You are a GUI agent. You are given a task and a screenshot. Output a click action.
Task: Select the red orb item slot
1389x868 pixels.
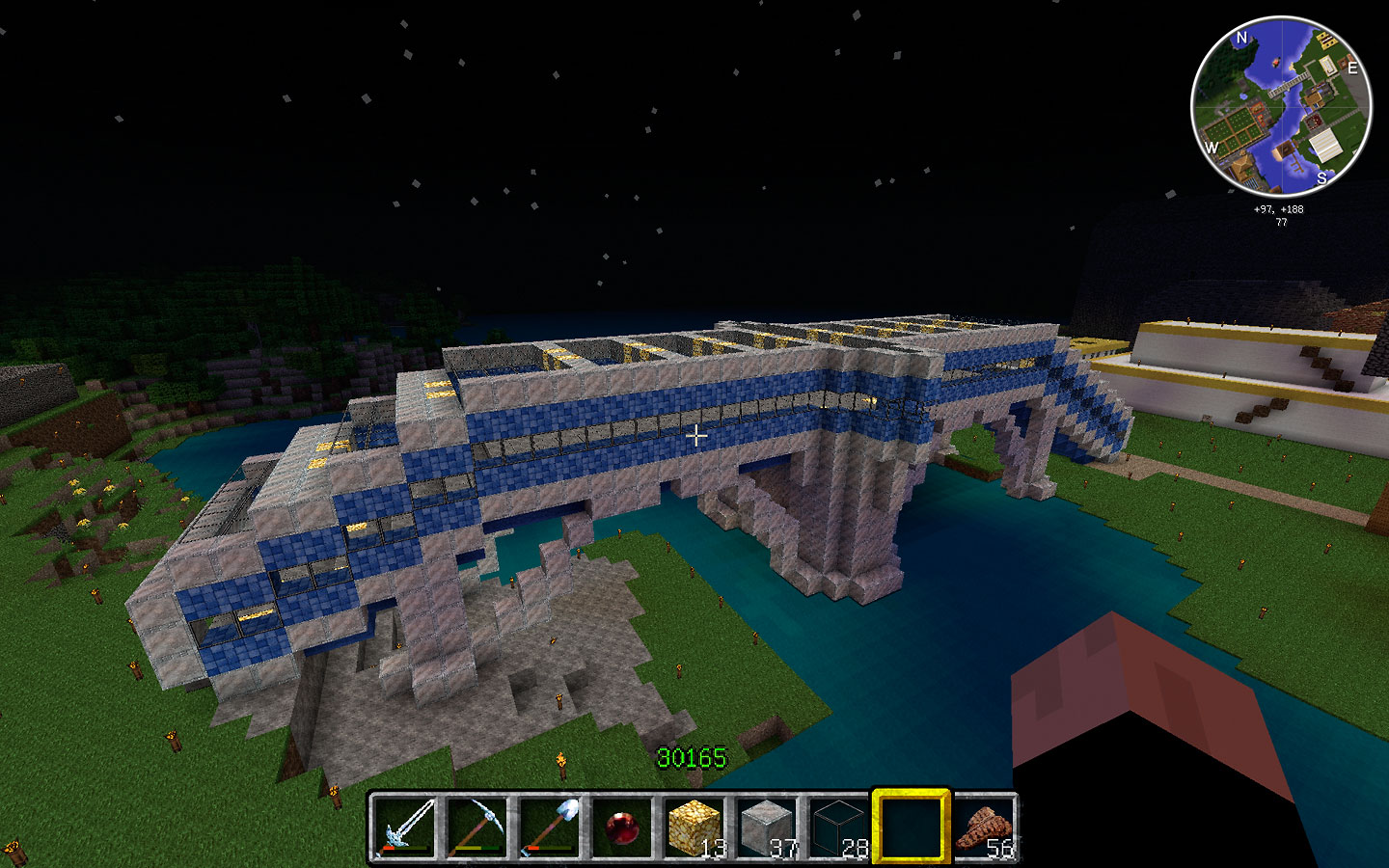pos(622,827)
